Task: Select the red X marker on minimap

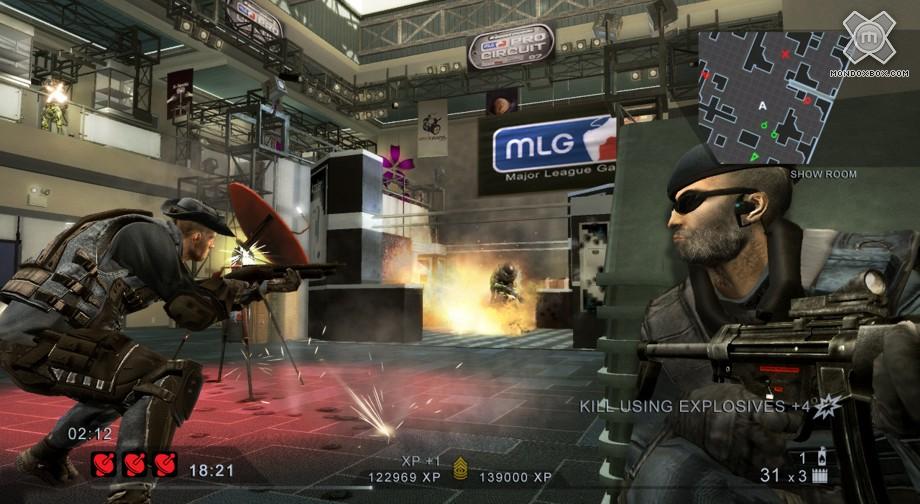Action: [786, 54]
